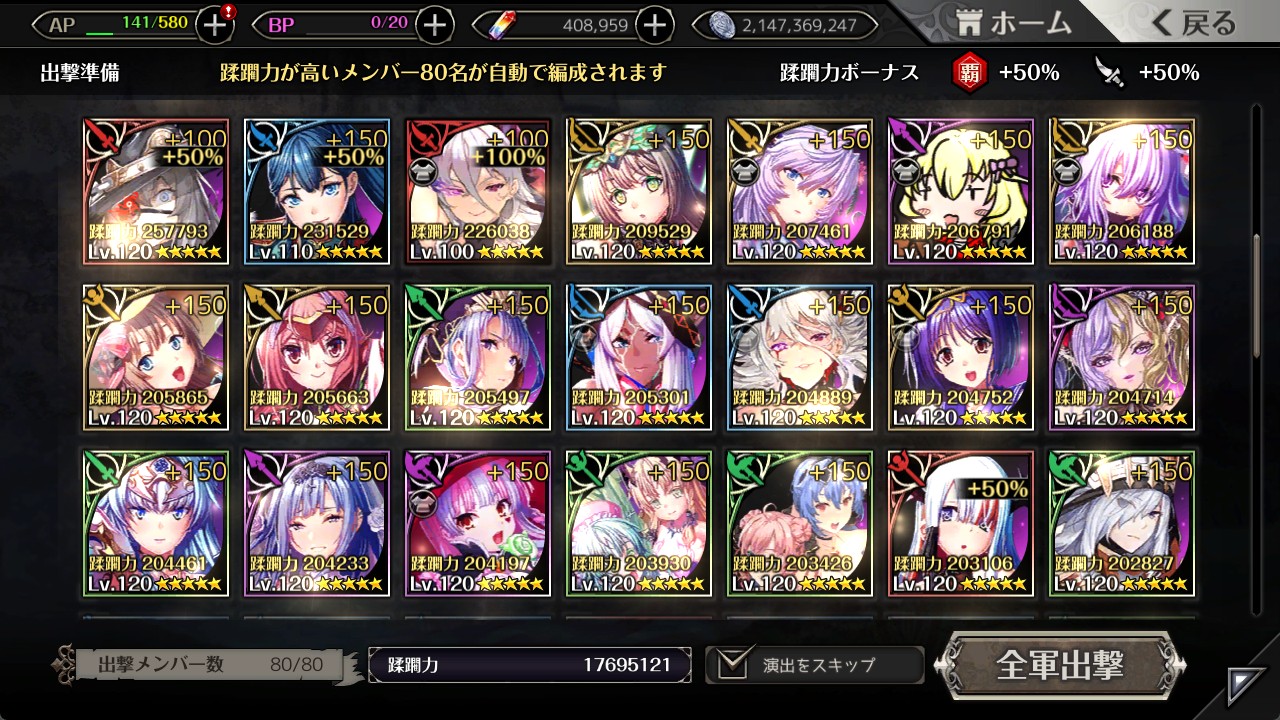Select the unit card with 204461 power

coord(156,524)
